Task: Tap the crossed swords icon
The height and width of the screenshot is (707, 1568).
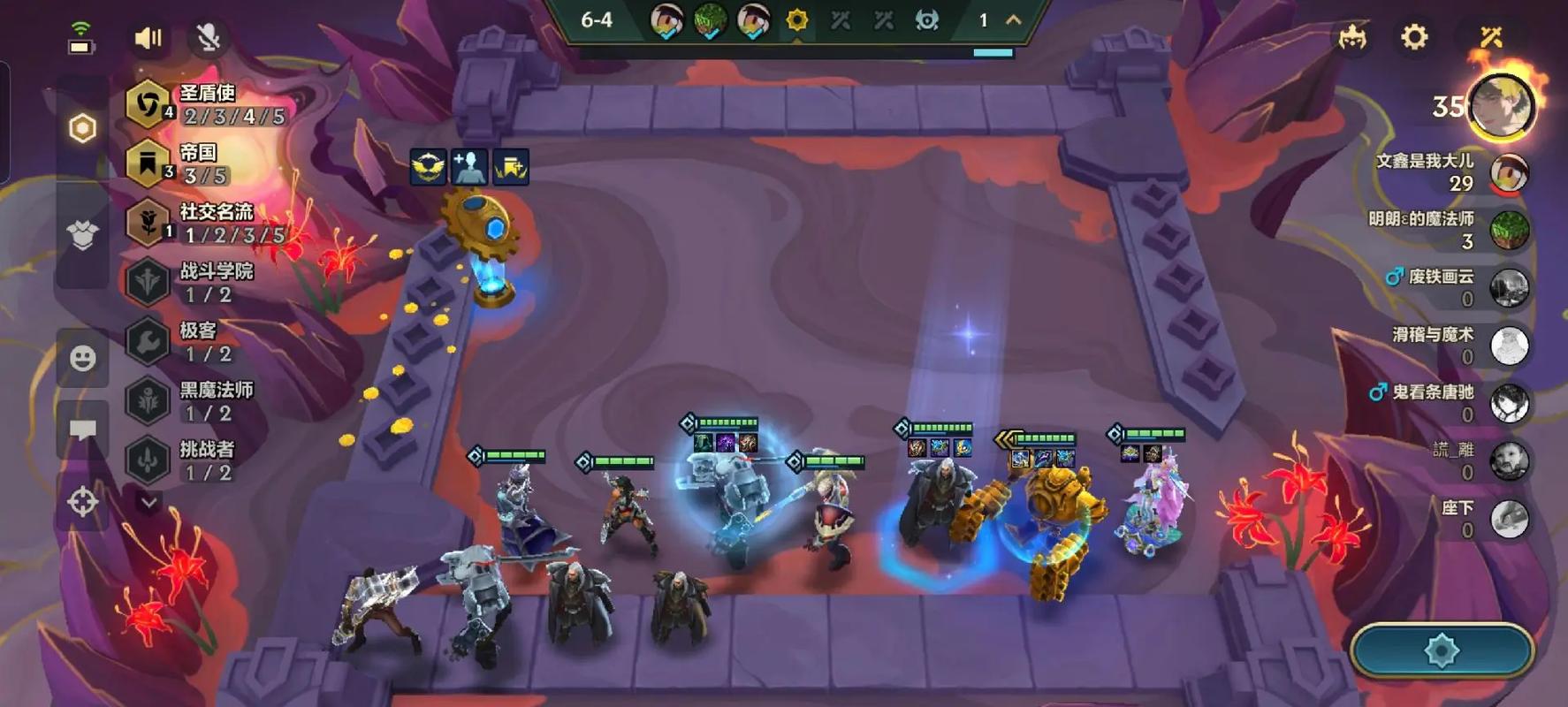Action: click(x=1491, y=37)
